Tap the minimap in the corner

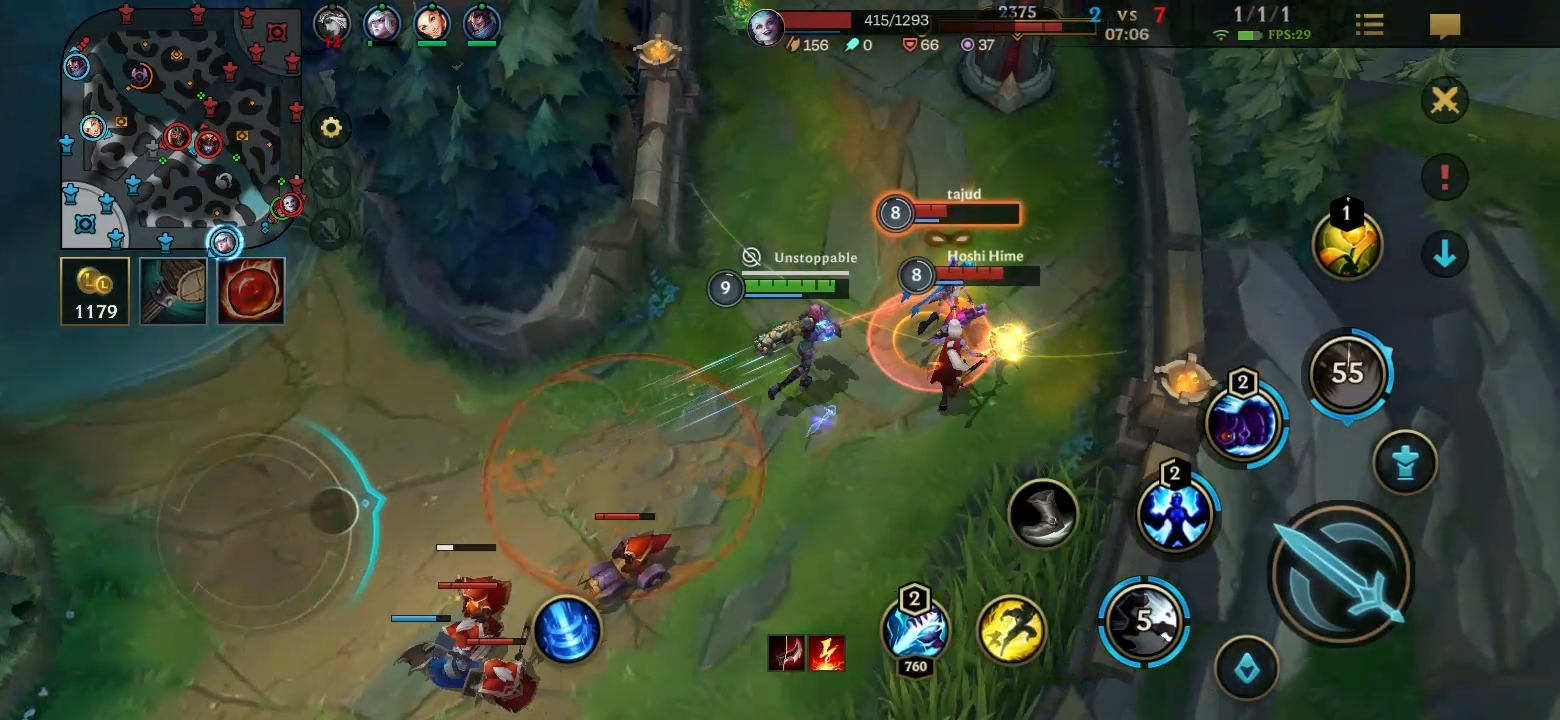180,130
